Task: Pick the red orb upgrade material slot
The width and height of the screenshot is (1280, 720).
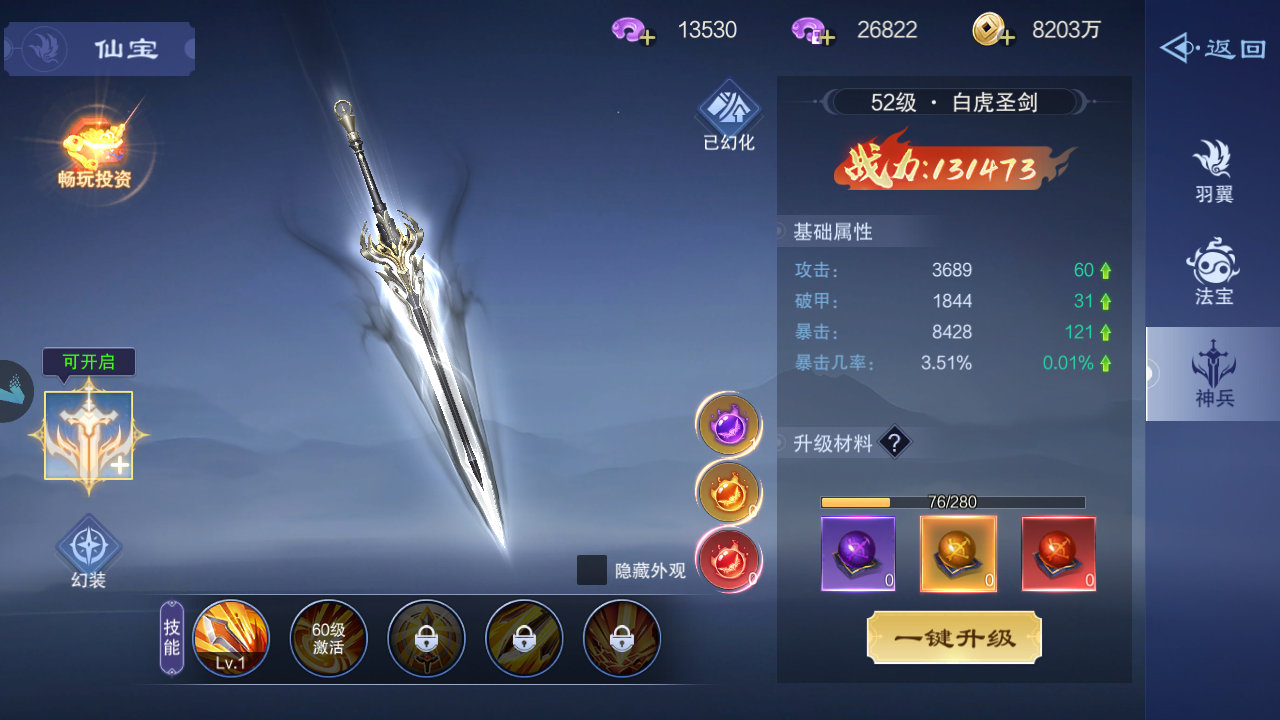Action: coord(1058,554)
